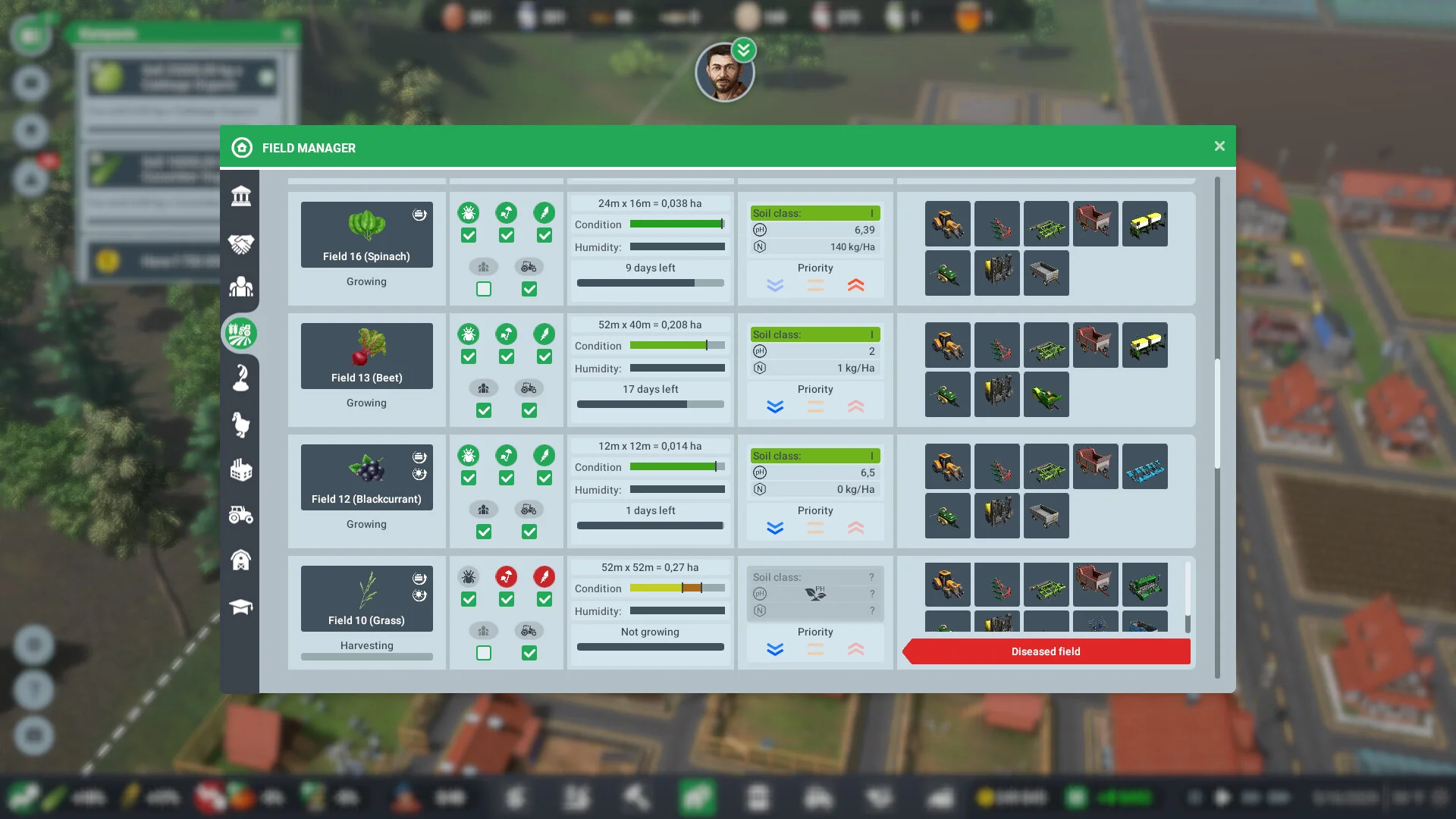Enable worker checkbox for Field 16 Spinach
Viewport: 1456px width, 819px height.
point(484,289)
